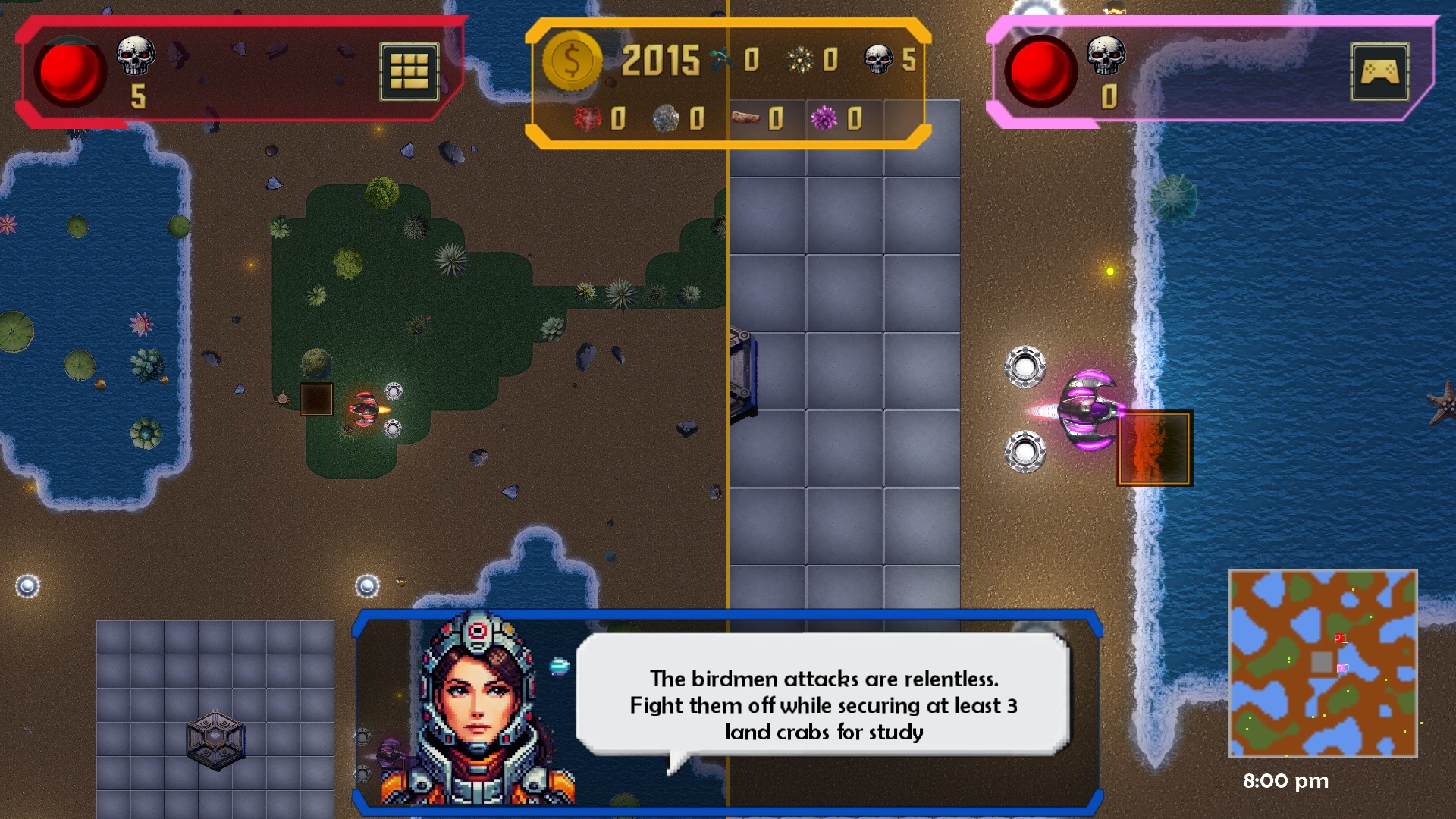This screenshot has width=1456, height=819.
Task: Select the skull kill counter in the yellow bar
Action: click(x=880, y=57)
